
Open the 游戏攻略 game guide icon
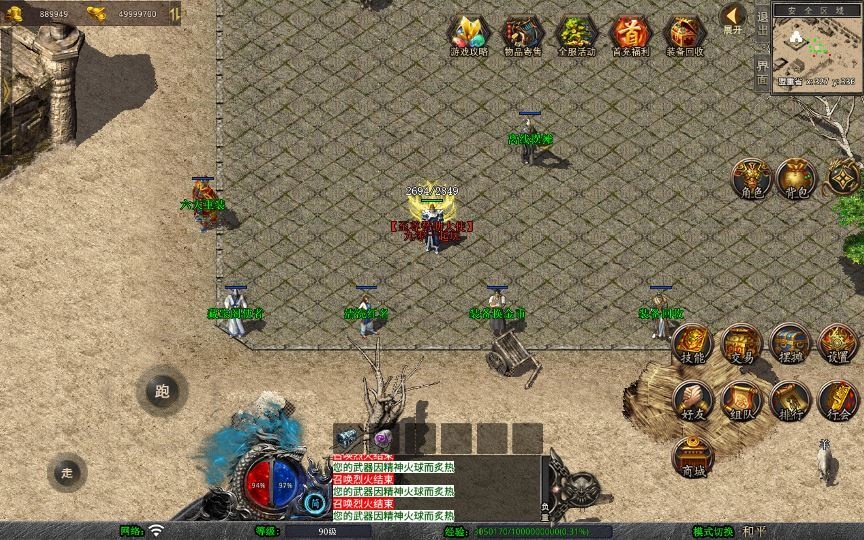[468, 35]
